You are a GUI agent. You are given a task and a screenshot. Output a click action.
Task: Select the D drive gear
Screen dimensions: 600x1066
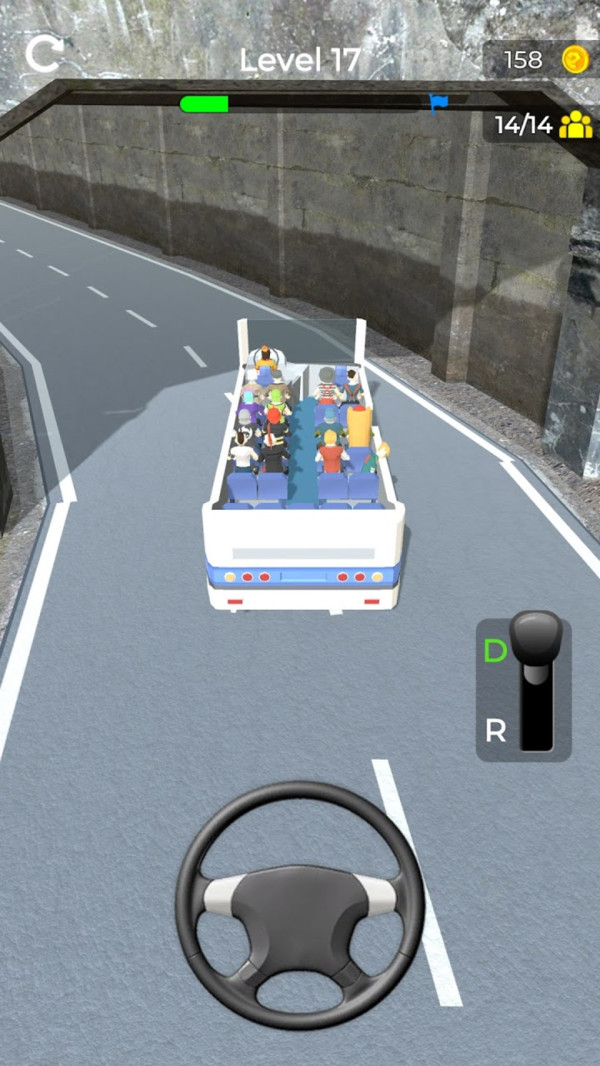pos(496,652)
